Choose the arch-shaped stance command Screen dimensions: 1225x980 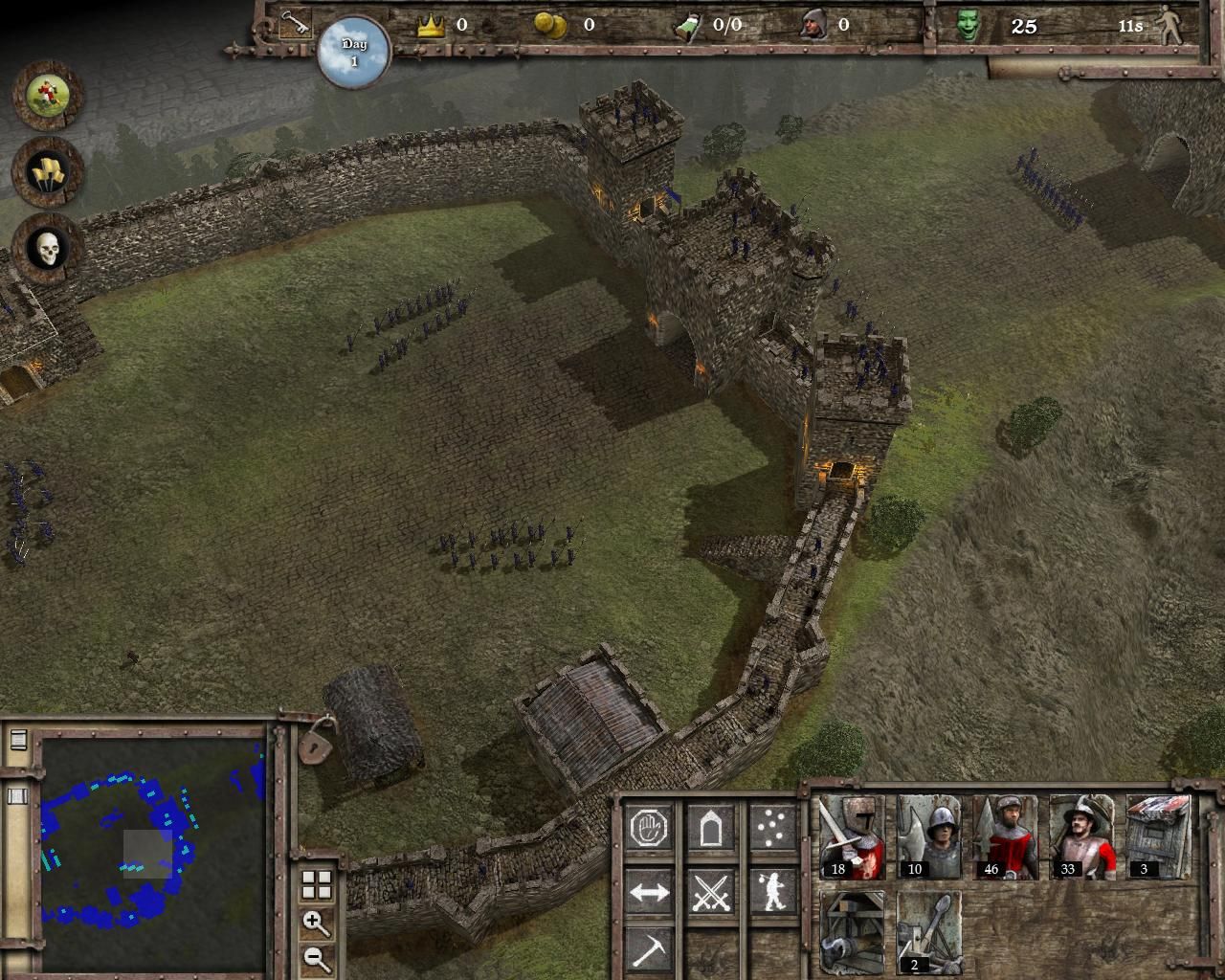point(710,828)
